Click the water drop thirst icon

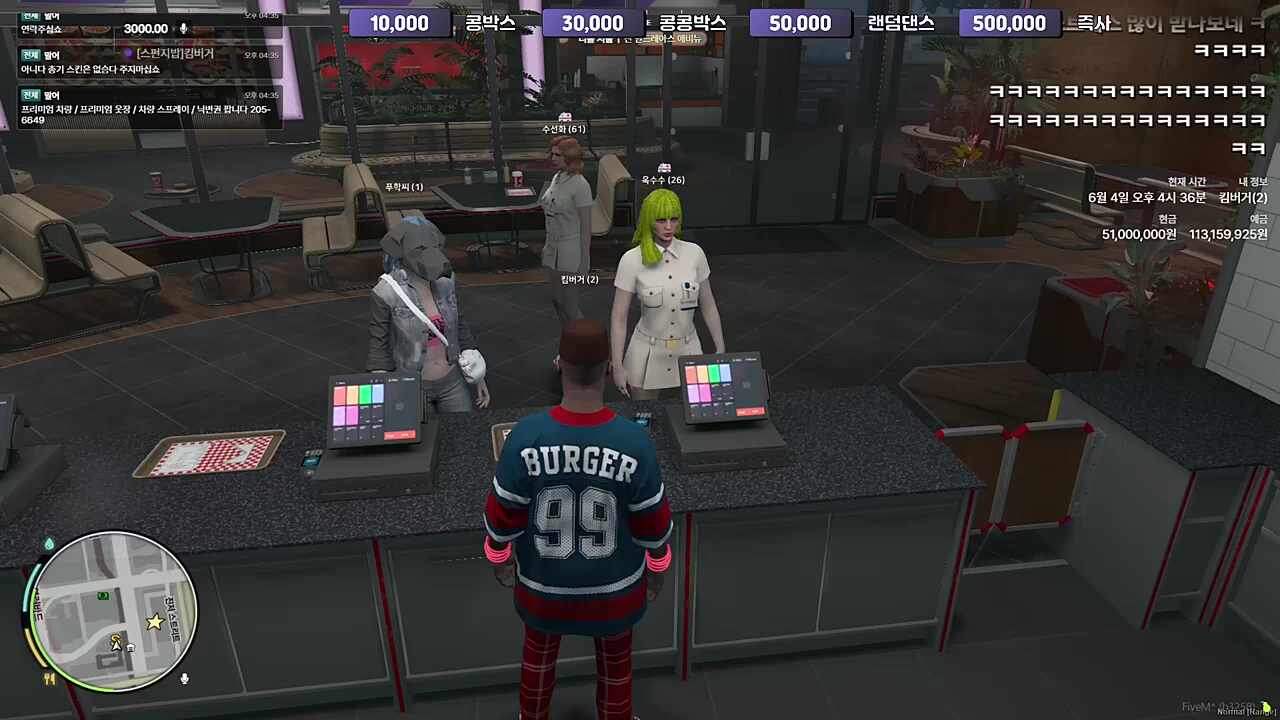pos(49,543)
